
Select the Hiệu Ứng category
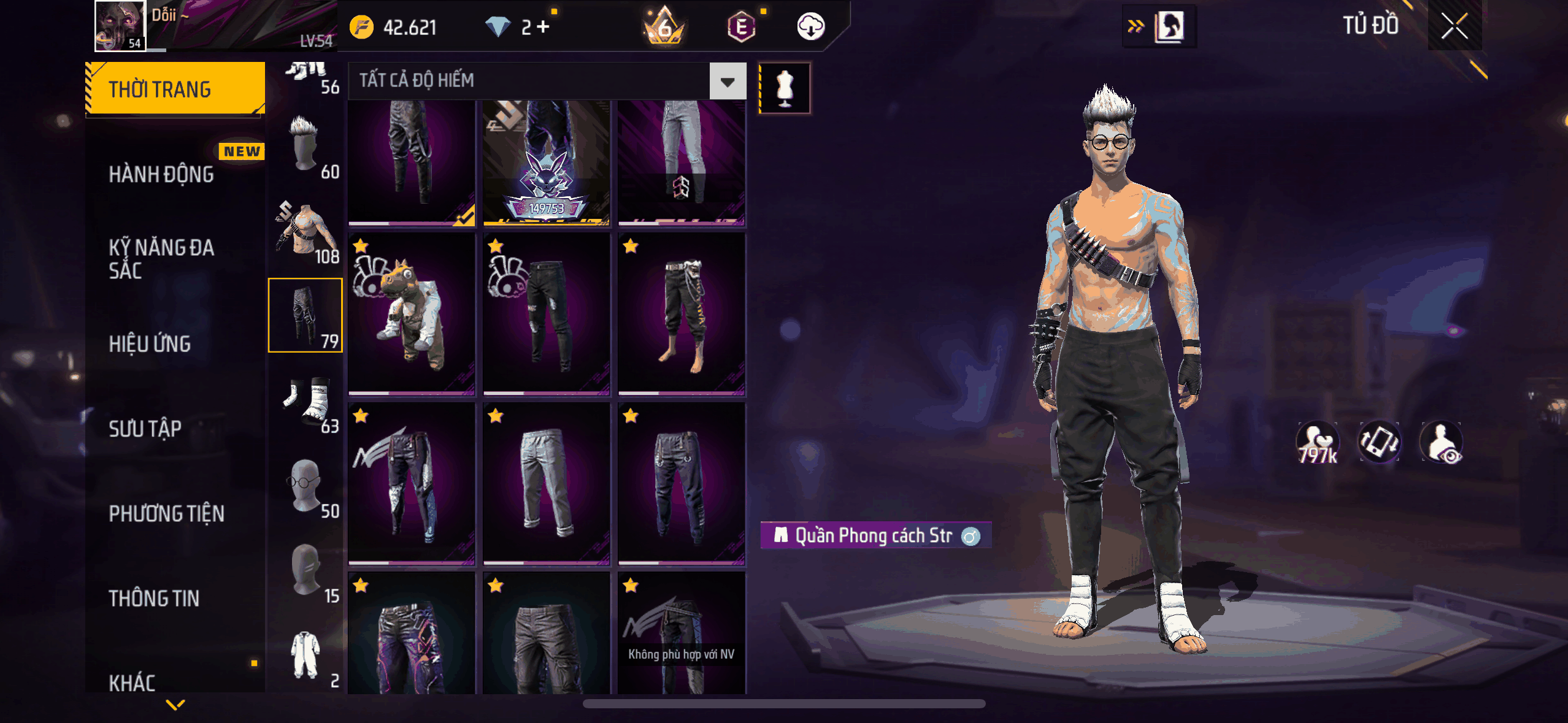(x=150, y=344)
